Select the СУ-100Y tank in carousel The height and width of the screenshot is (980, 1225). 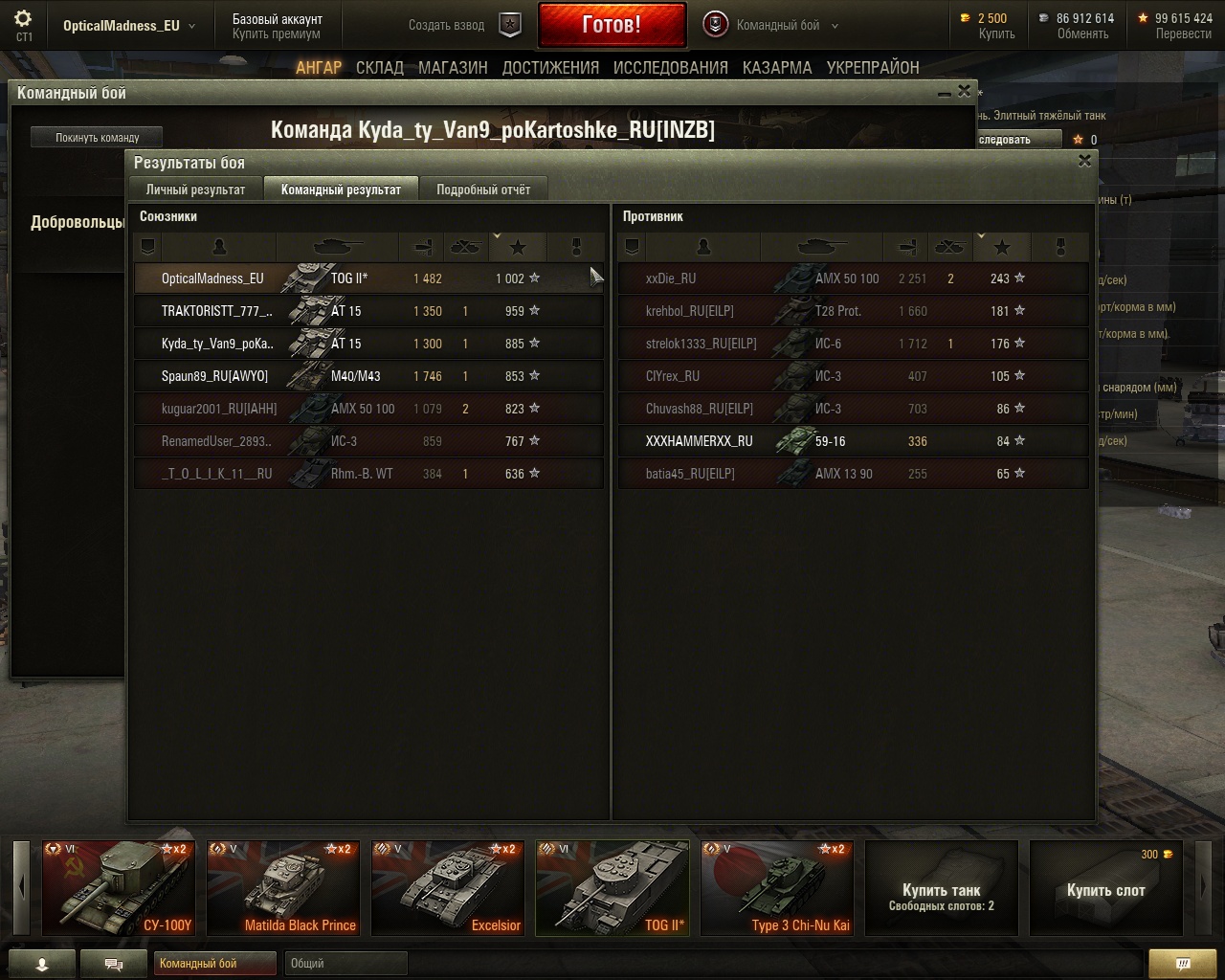click(x=118, y=887)
